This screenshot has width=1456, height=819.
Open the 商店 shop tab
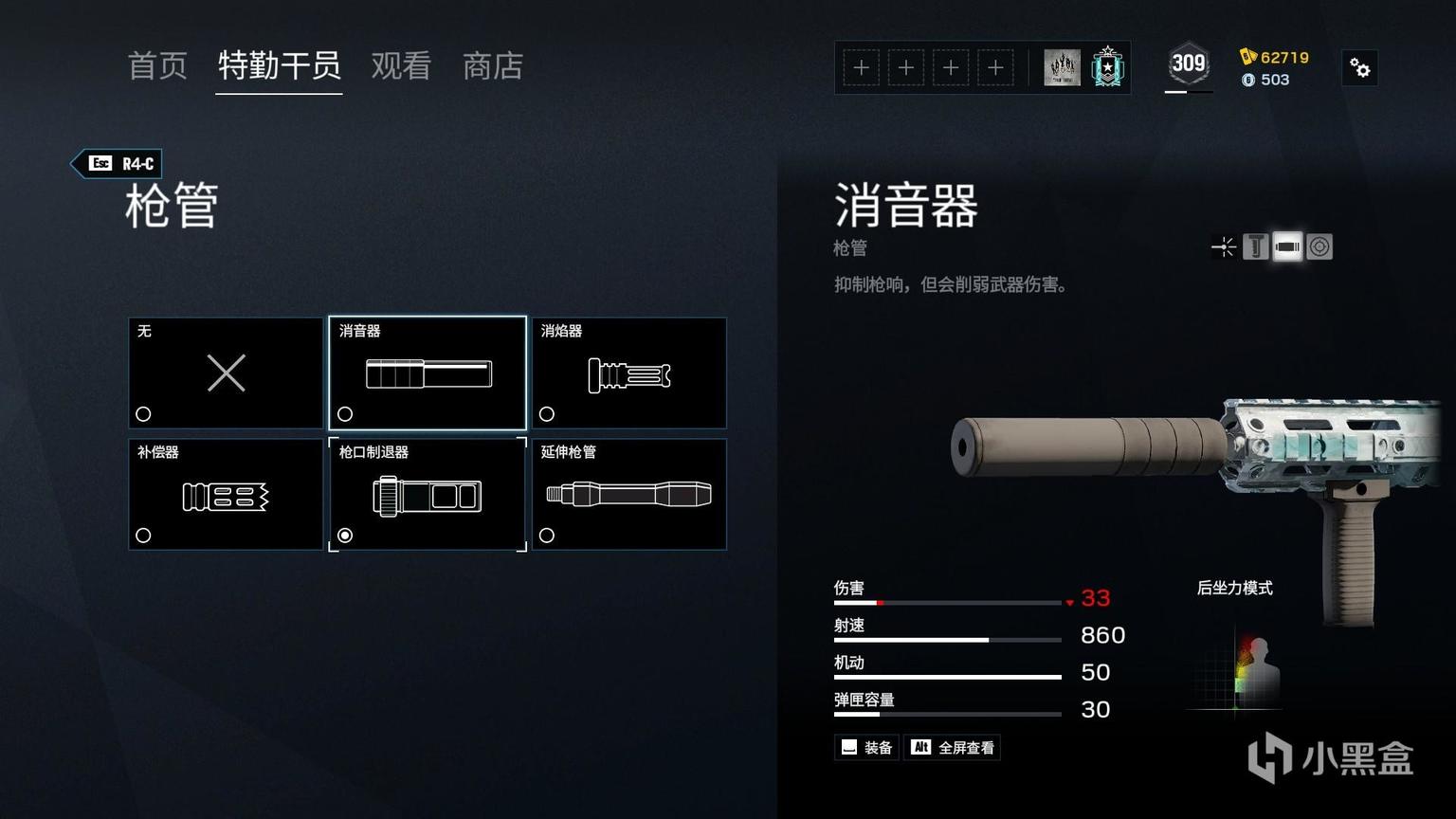click(x=493, y=66)
